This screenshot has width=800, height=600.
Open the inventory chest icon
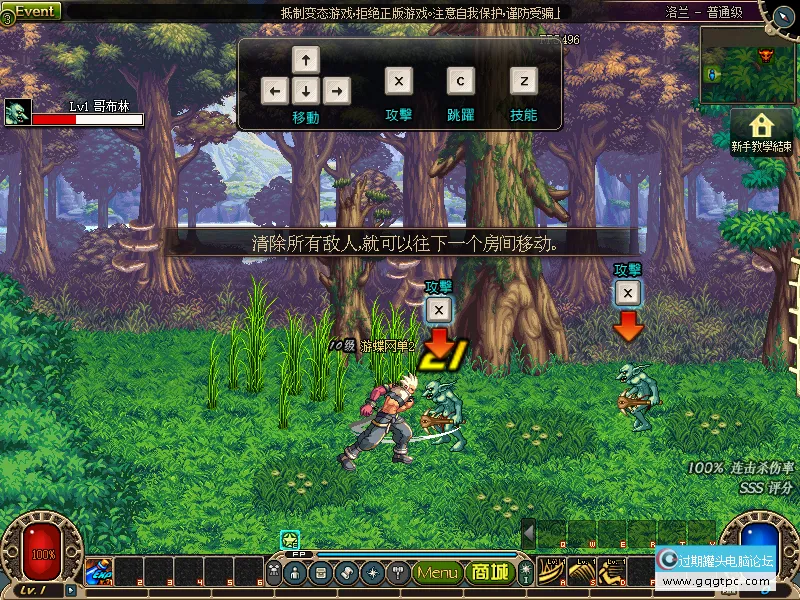point(321,573)
